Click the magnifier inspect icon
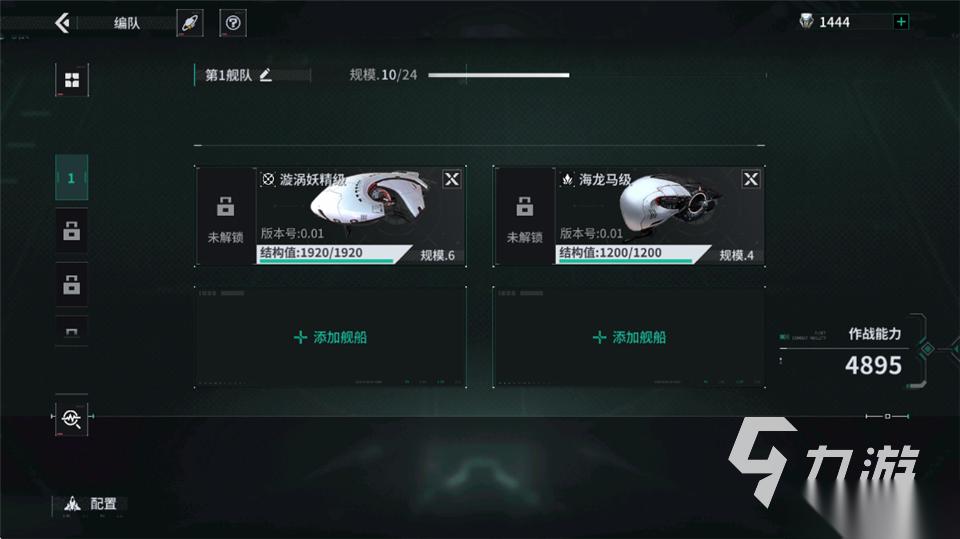 (72, 418)
